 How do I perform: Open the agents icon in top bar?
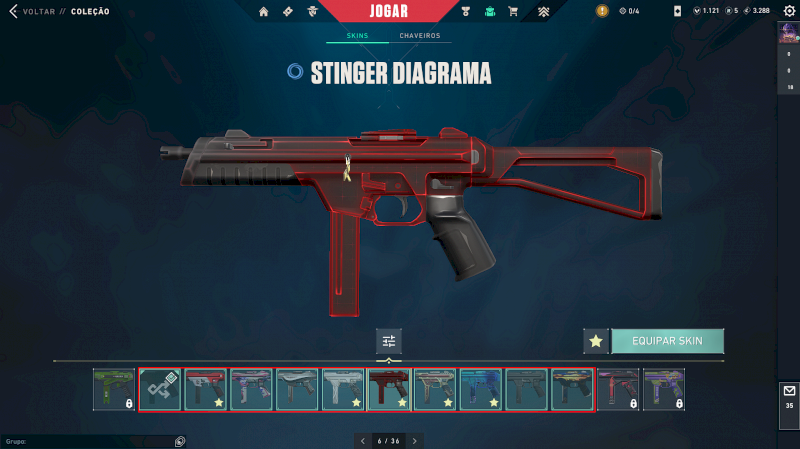coord(313,11)
